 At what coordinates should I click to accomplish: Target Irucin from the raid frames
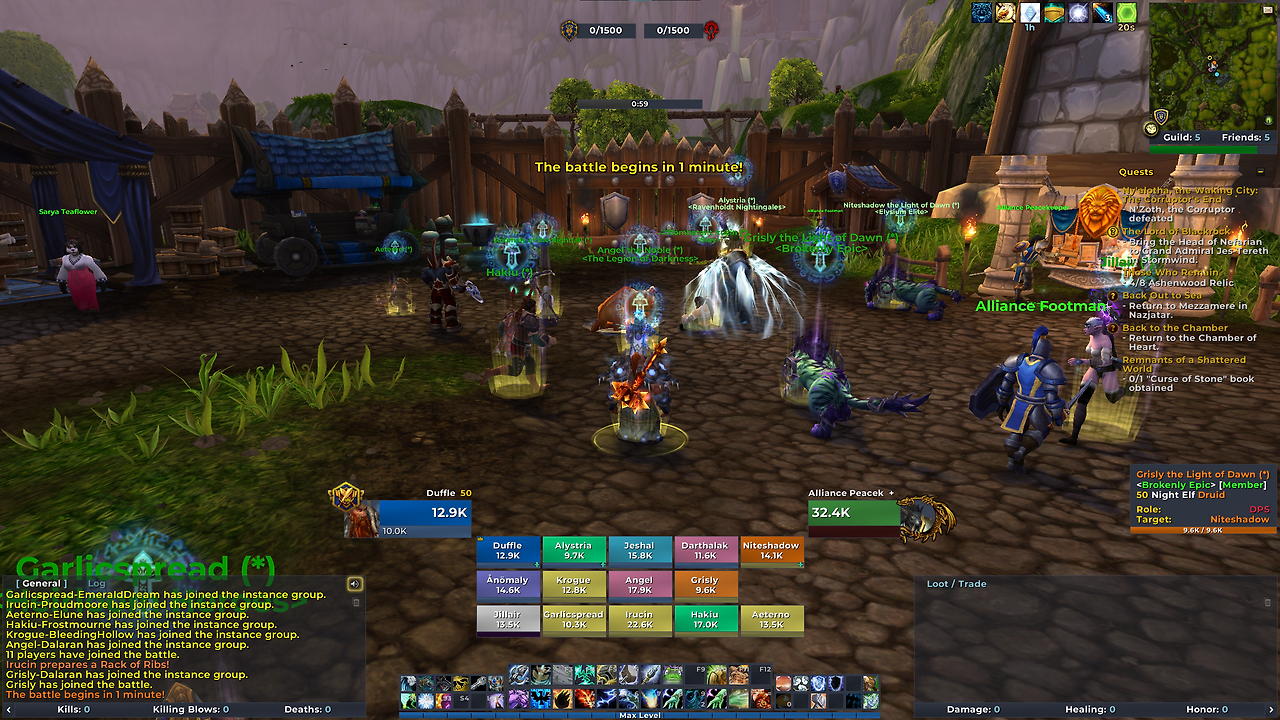tap(639, 620)
